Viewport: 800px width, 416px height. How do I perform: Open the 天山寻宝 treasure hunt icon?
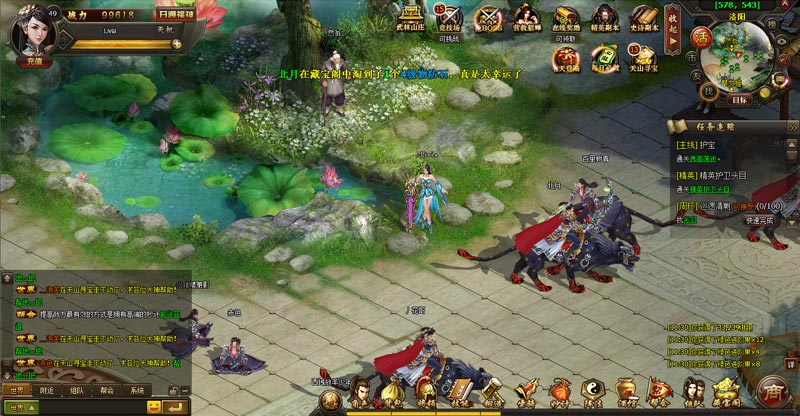click(x=643, y=57)
